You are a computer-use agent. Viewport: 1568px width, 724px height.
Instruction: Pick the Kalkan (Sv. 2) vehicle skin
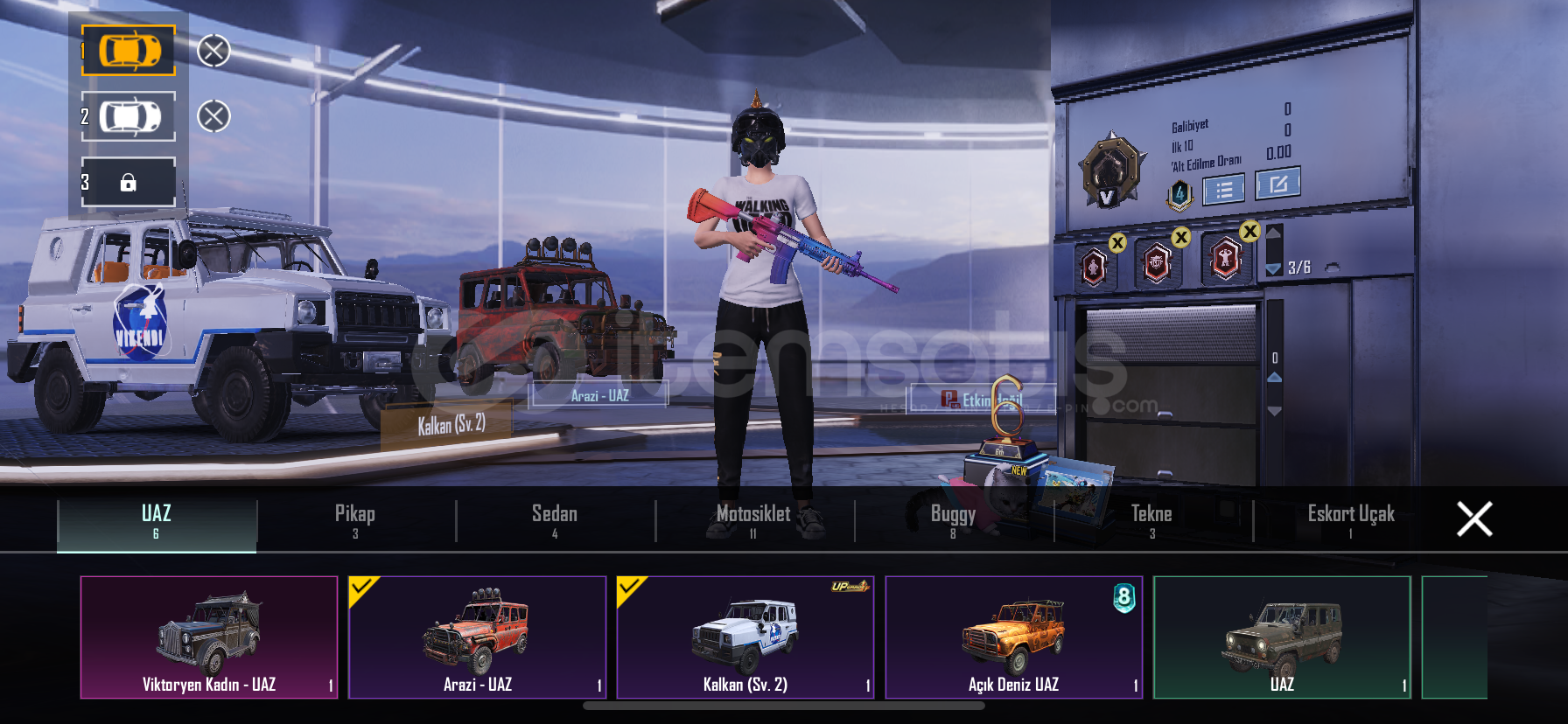(745, 637)
